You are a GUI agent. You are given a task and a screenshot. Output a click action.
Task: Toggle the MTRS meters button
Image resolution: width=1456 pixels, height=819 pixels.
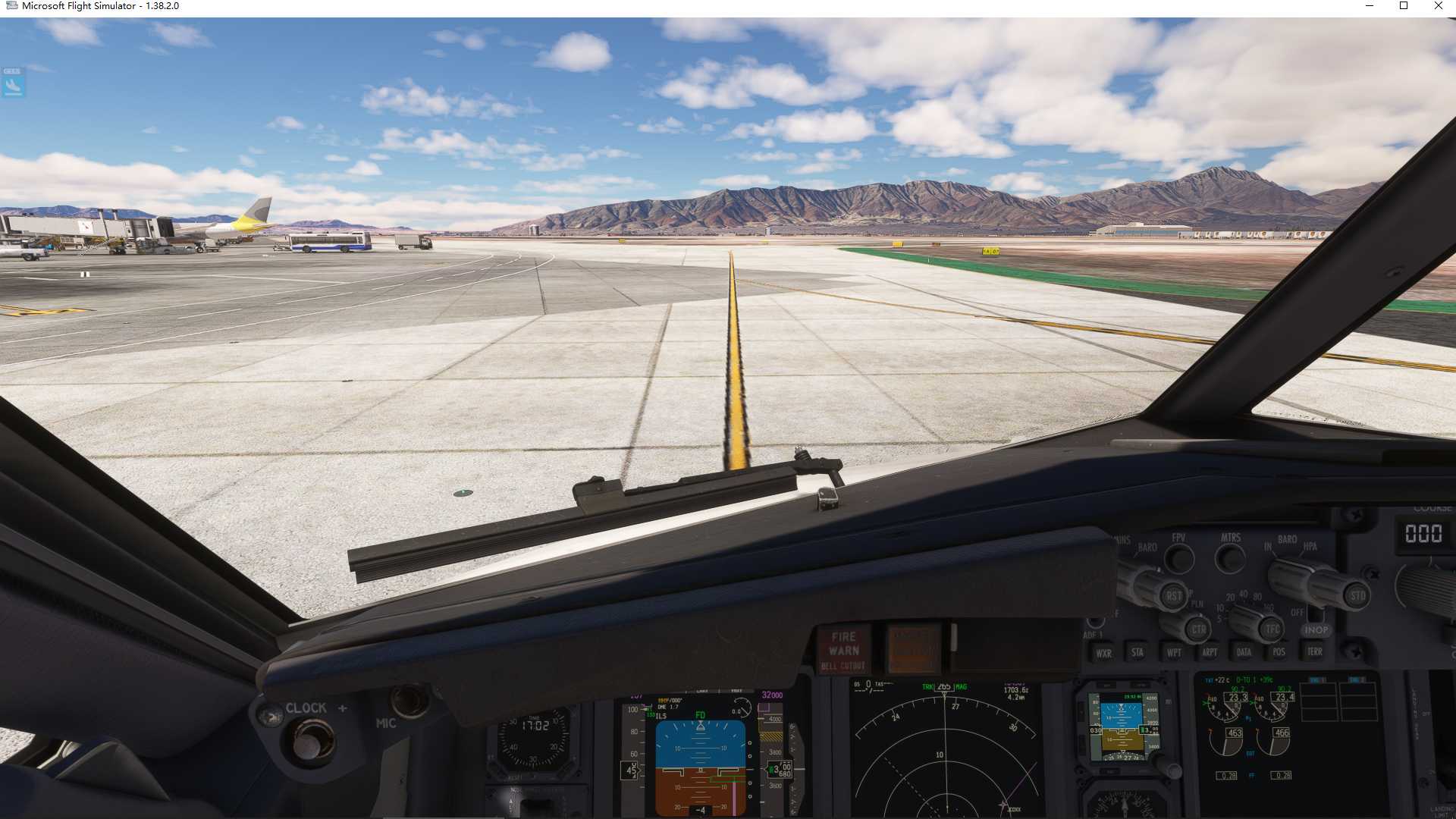click(x=1230, y=560)
